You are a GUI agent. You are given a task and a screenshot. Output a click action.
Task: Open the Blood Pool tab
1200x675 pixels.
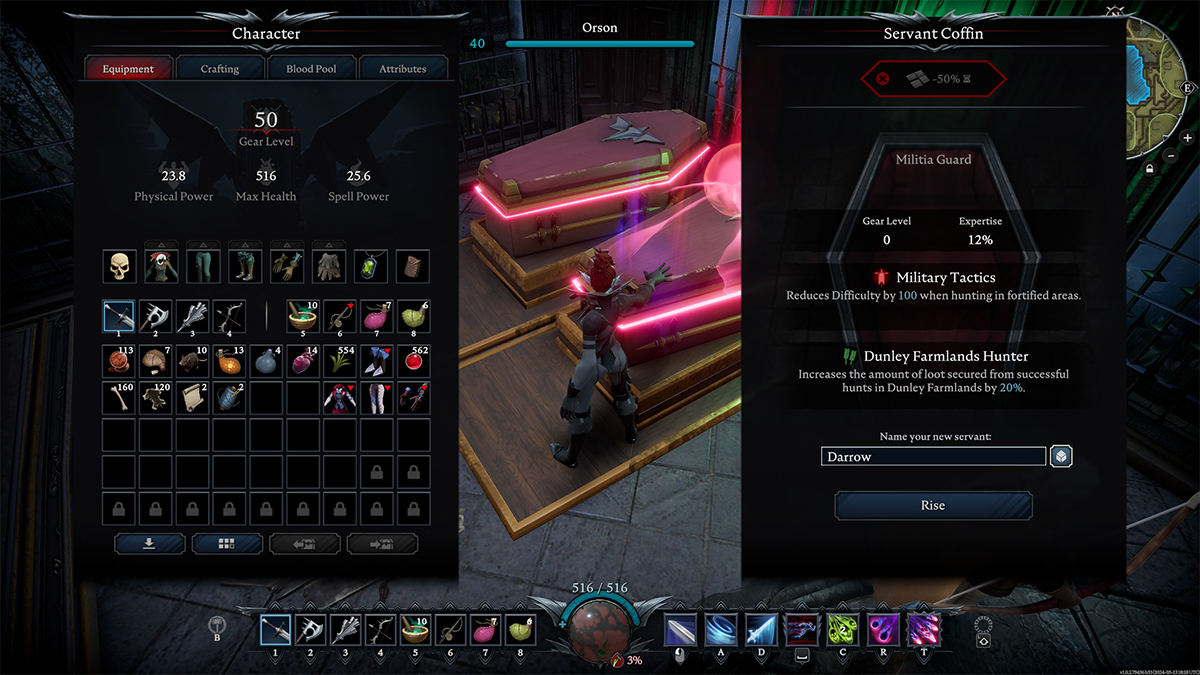click(311, 69)
